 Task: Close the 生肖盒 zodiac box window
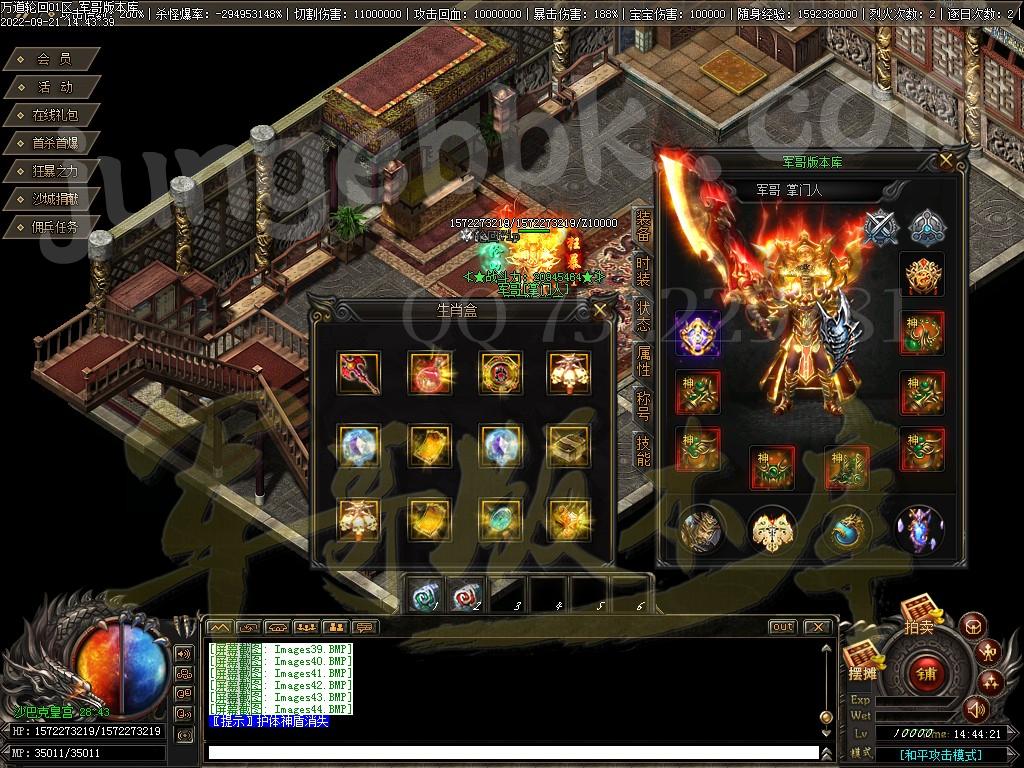pyautogui.click(x=599, y=310)
